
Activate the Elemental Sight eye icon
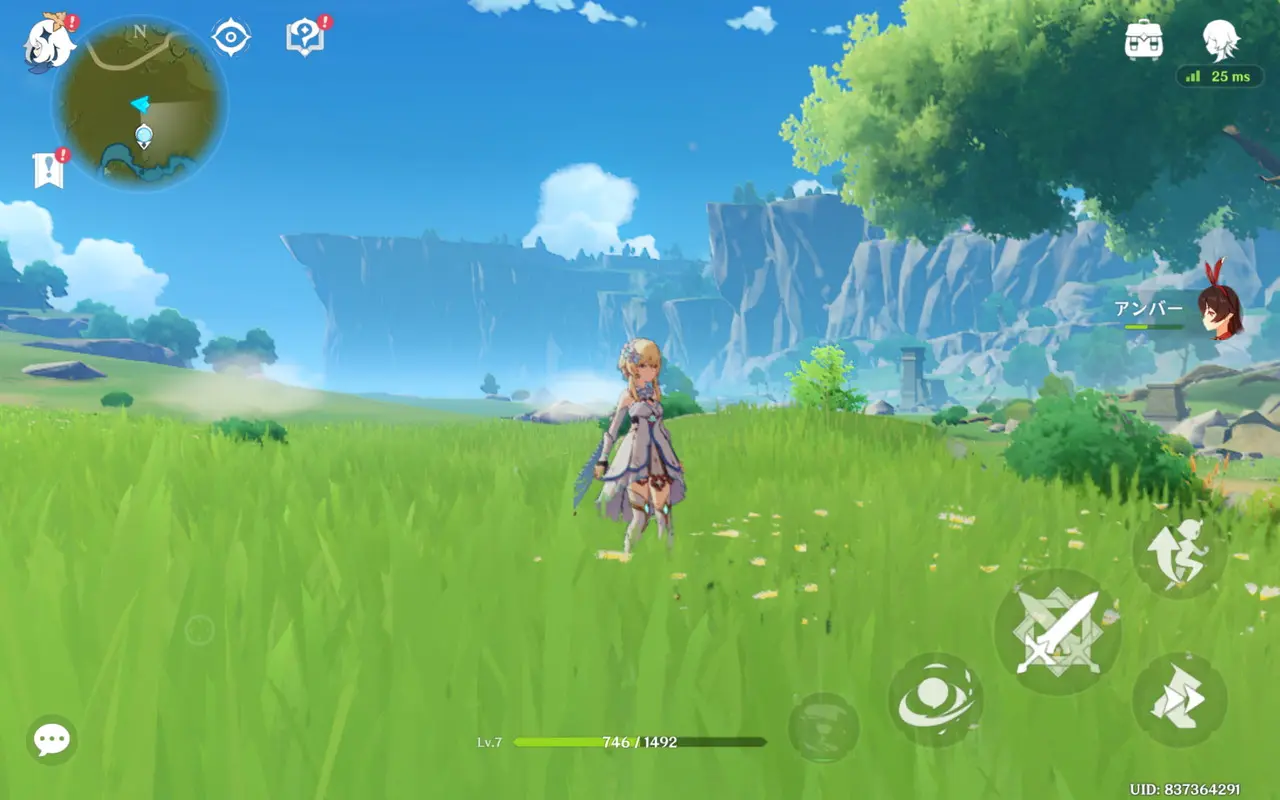click(x=231, y=38)
